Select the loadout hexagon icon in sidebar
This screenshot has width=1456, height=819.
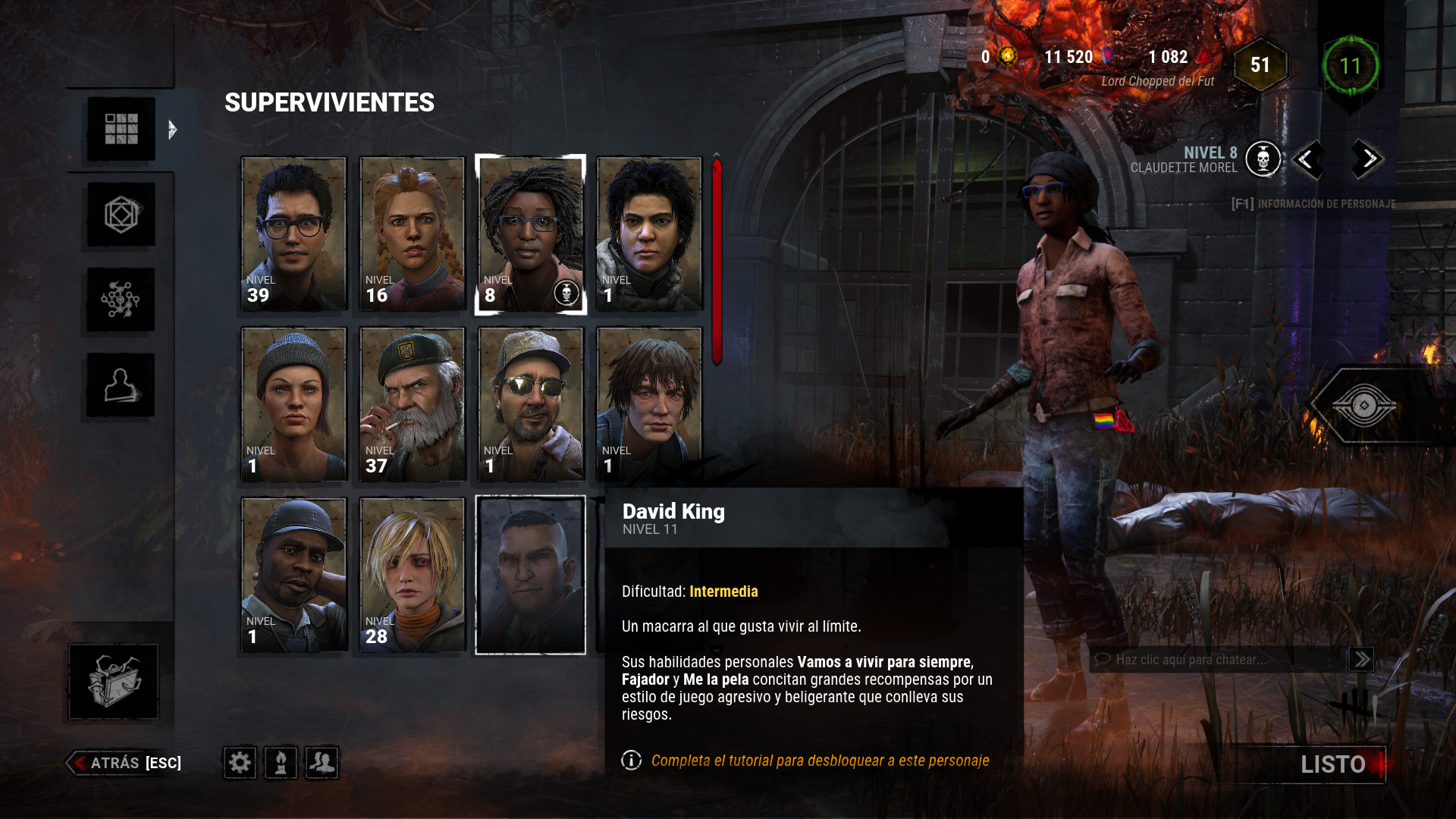tap(119, 215)
